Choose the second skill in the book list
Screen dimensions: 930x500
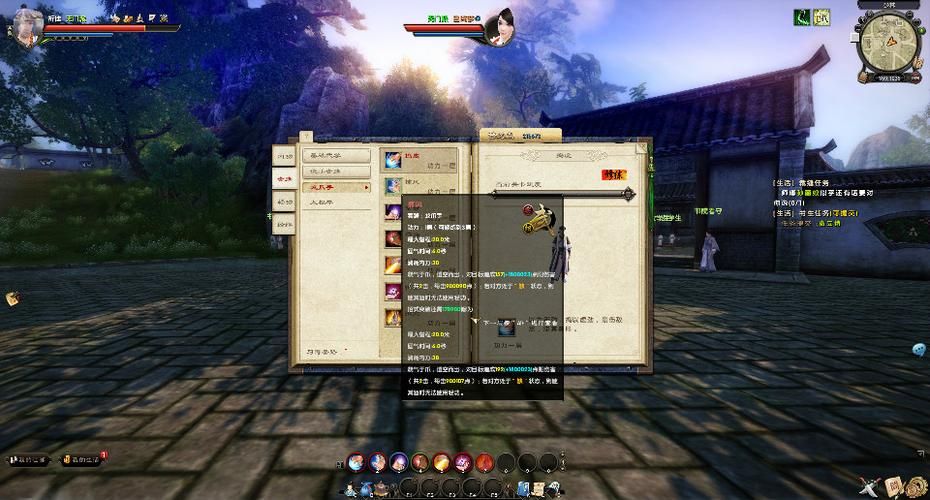pos(392,186)
